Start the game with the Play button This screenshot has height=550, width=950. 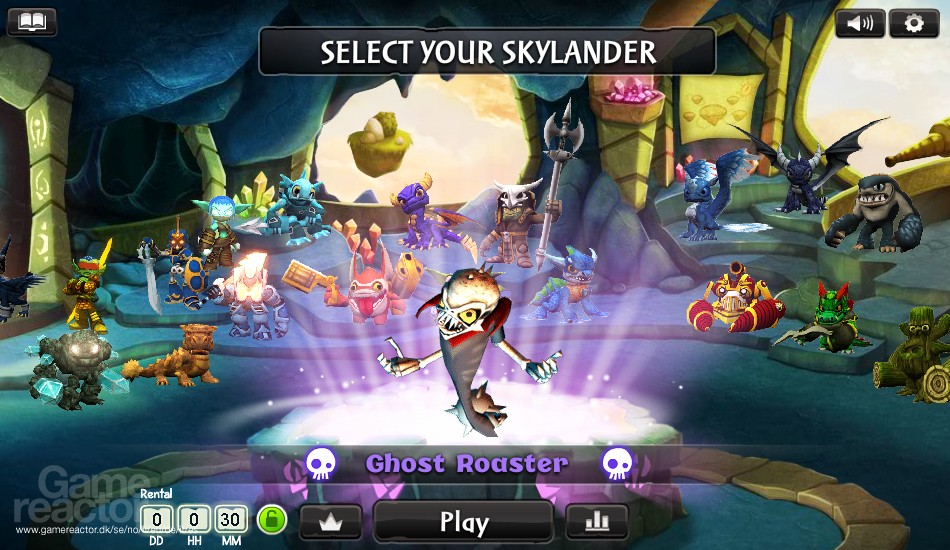point(463,521)
